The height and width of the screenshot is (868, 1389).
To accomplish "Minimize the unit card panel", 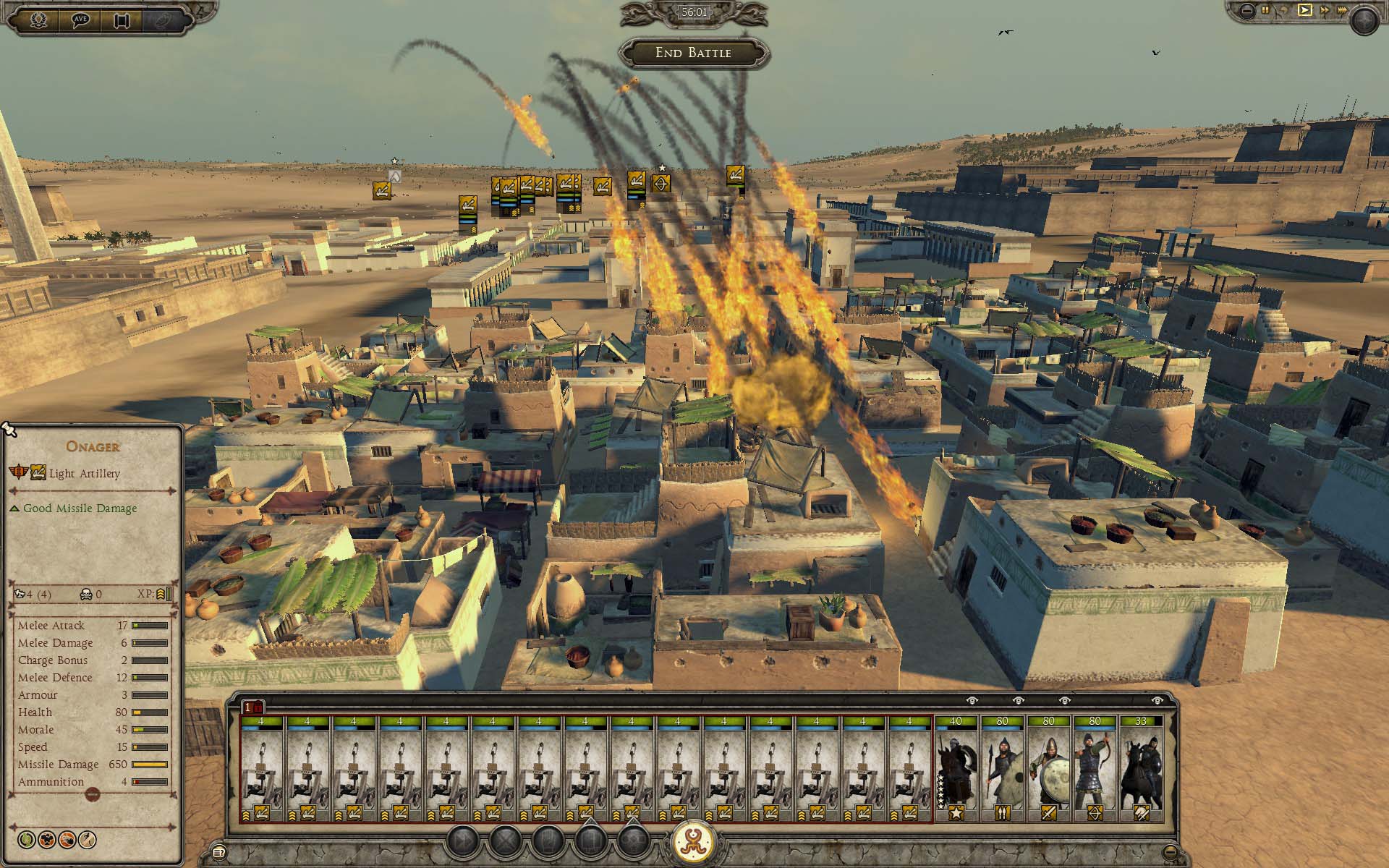I will pyautogui.click(x=1170, y=851).
